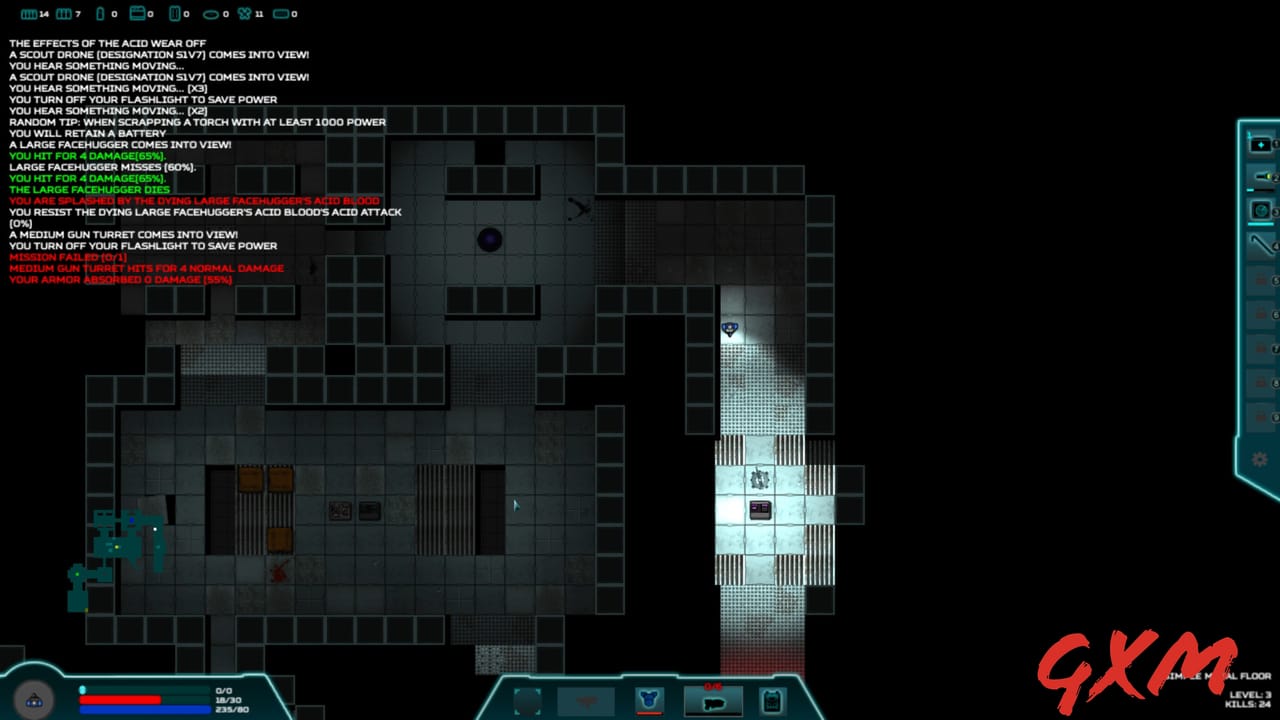
Task: Open the character portrait panel bottom left
Action: (x=35, y=700)
